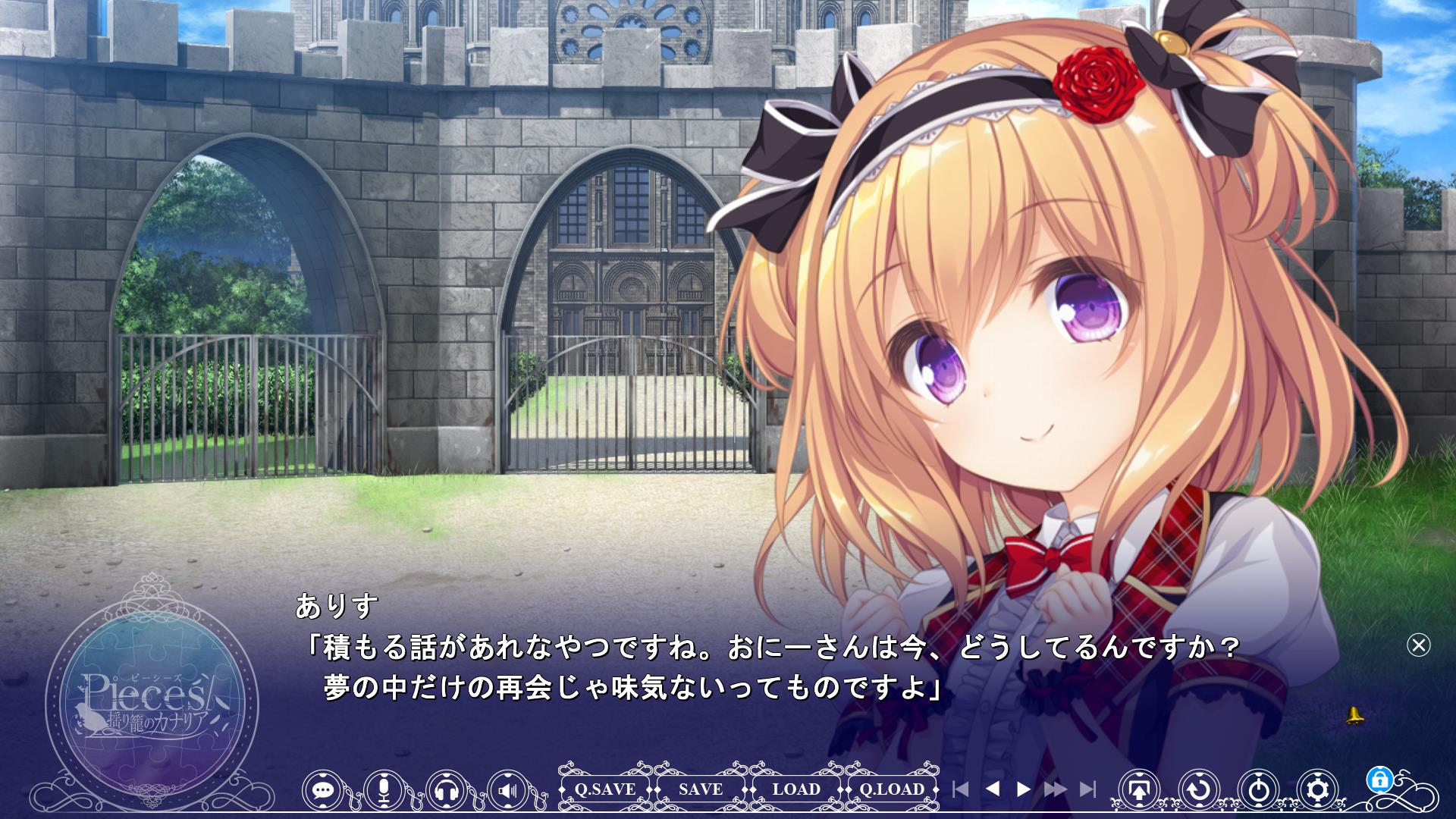This screenshot has height=819, width=1456.
Task: Toggle the blue padlock lock
Action: coord(1379,780)
